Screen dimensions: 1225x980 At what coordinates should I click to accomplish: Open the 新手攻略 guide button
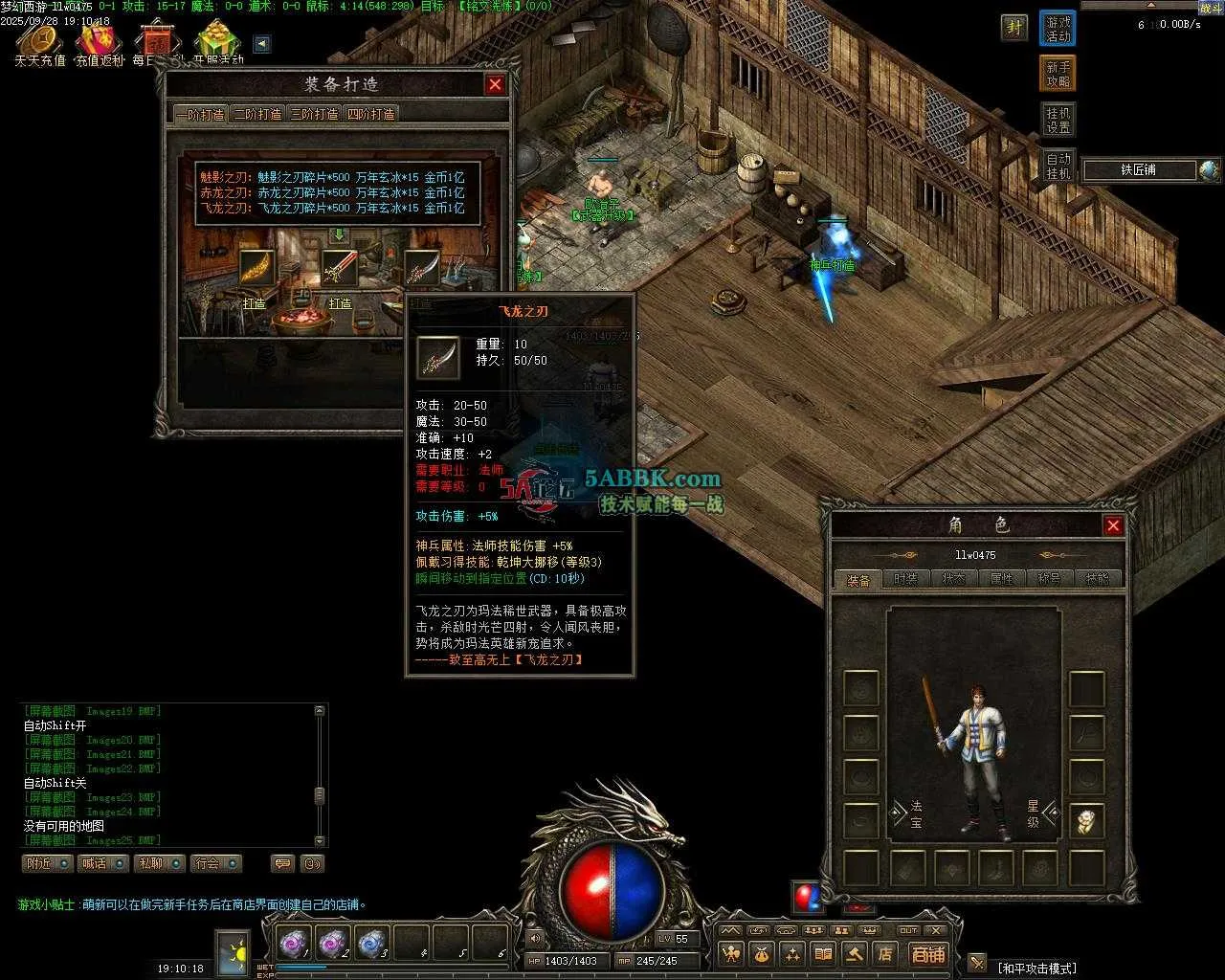tap(1058, 74)
